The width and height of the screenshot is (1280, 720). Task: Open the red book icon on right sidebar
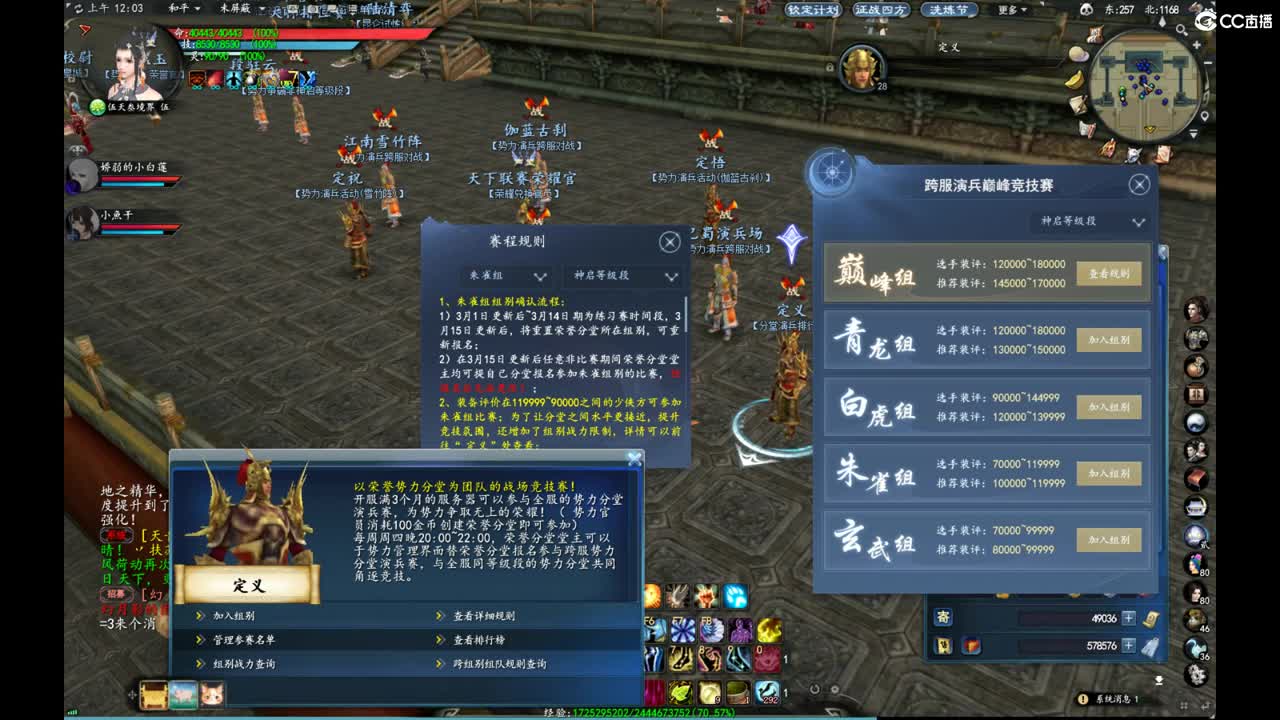1197,478
